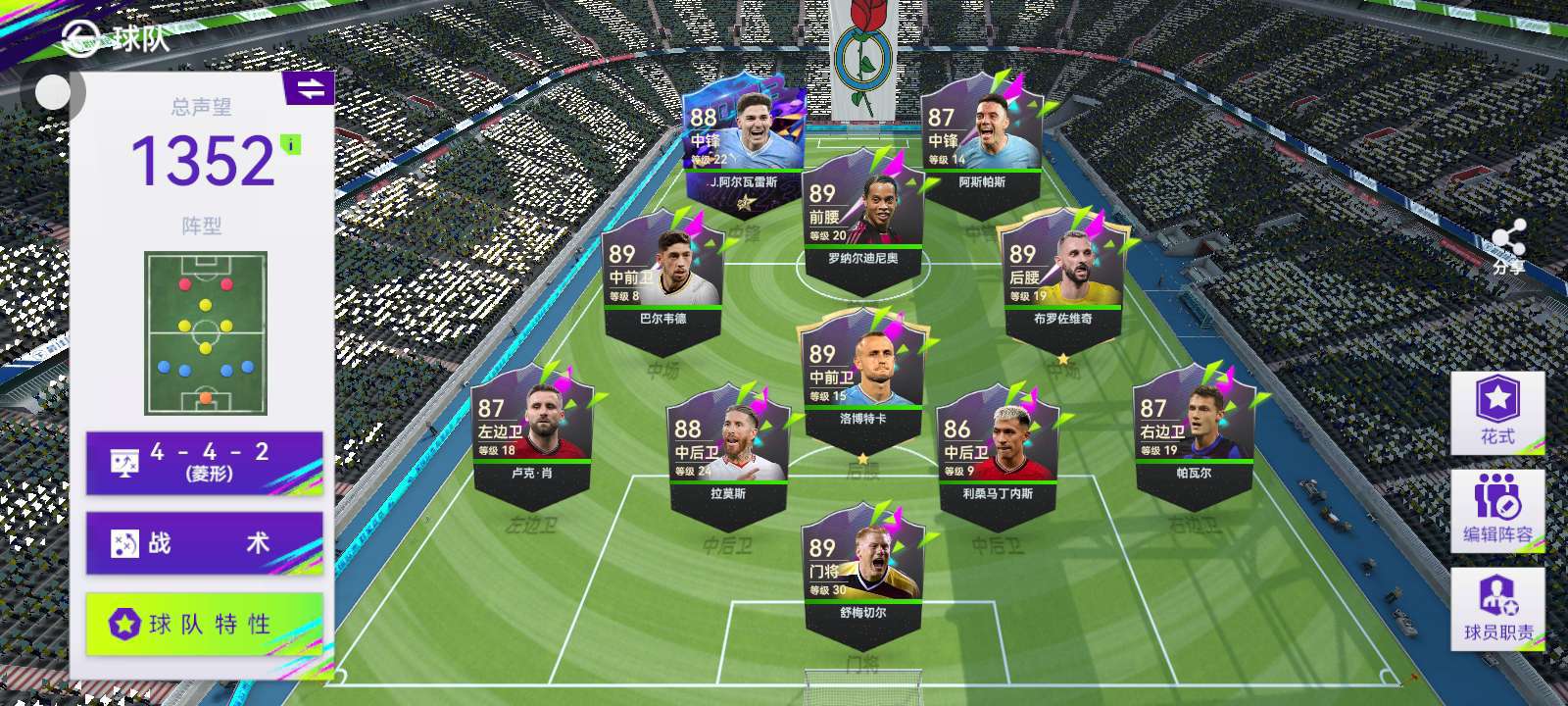The image size is (1568, 706).
Task: Open the 战术 tactics menu
Action: coord(204,542)
